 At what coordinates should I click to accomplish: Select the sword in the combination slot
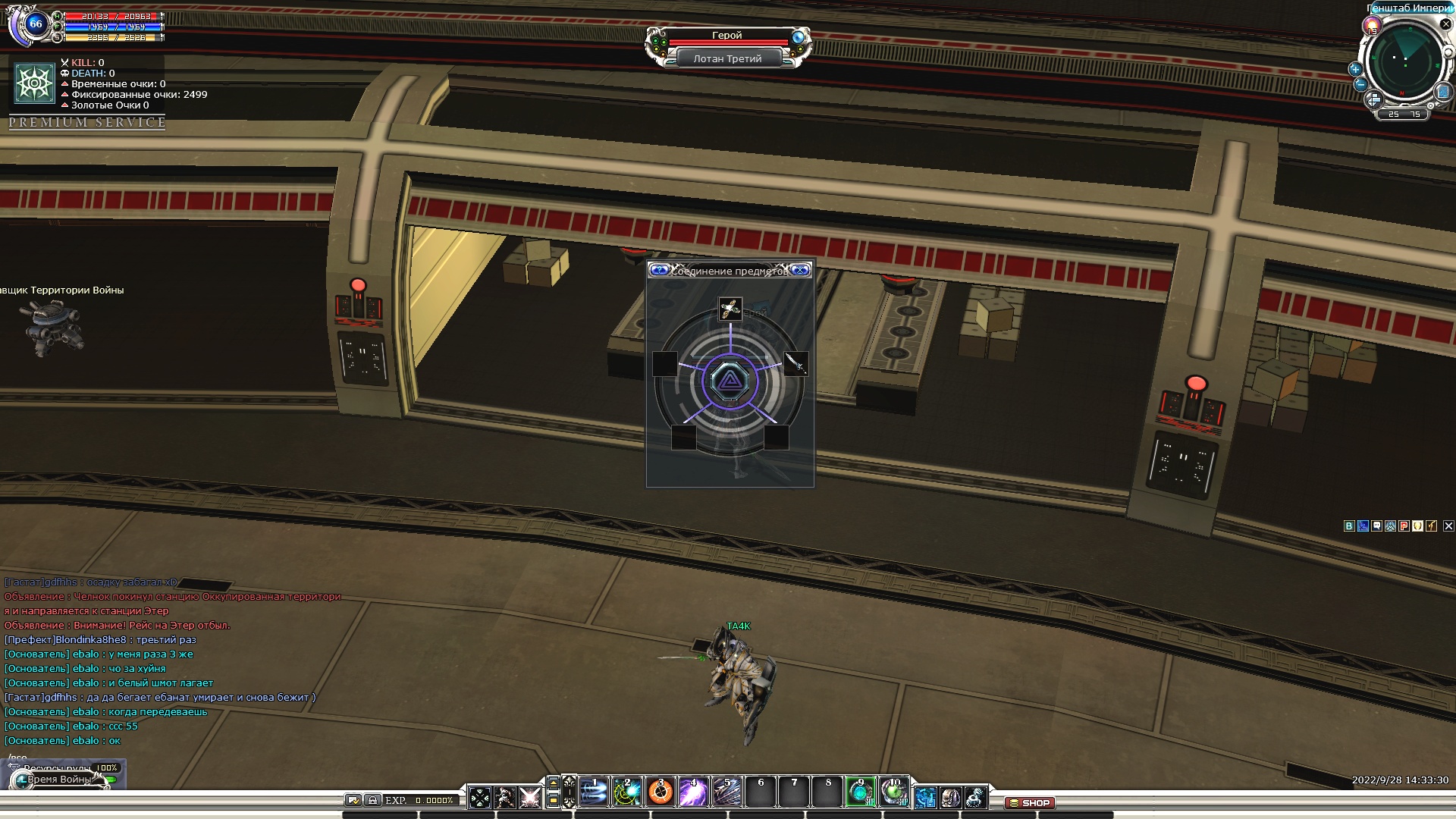[795, 363]
